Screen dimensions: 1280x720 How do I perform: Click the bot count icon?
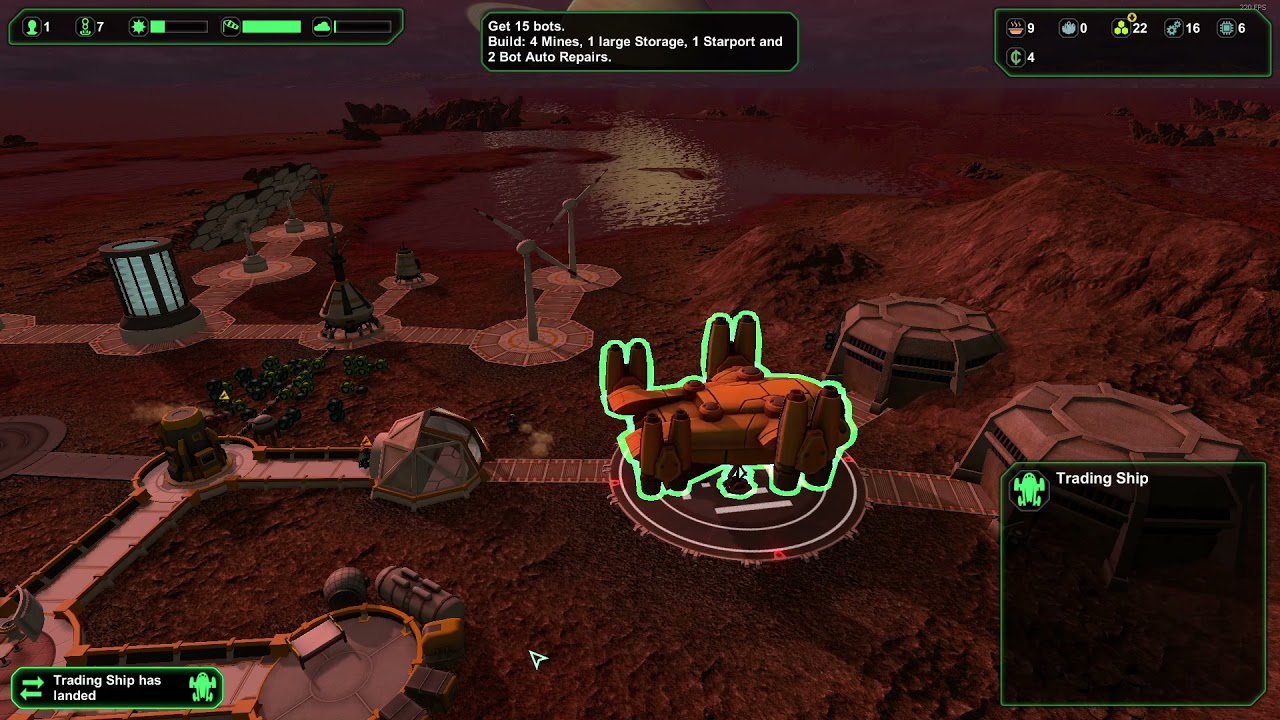coord(84,27)
